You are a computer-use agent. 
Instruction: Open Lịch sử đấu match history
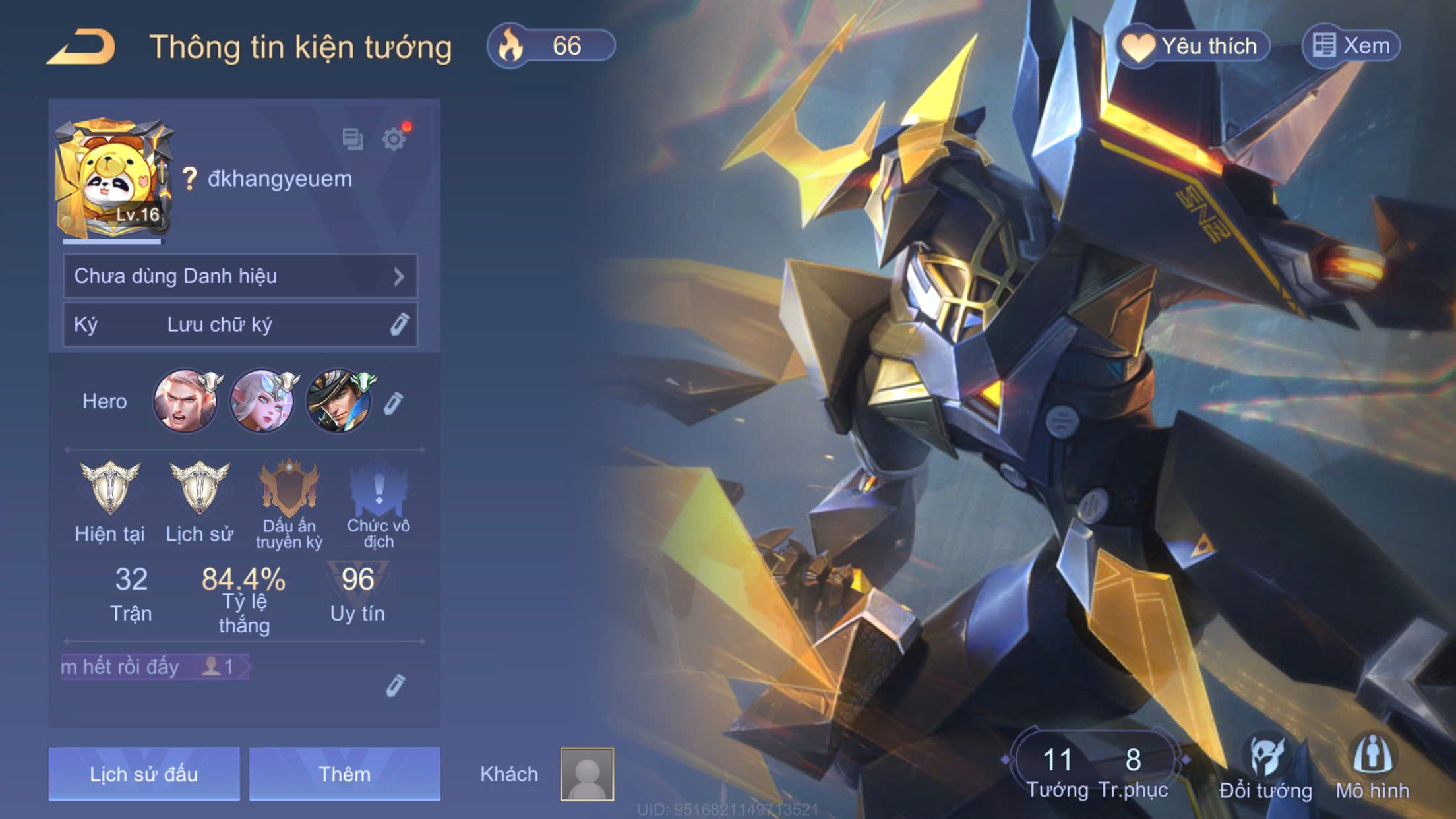pyautogui.click(x=144, y=773)
